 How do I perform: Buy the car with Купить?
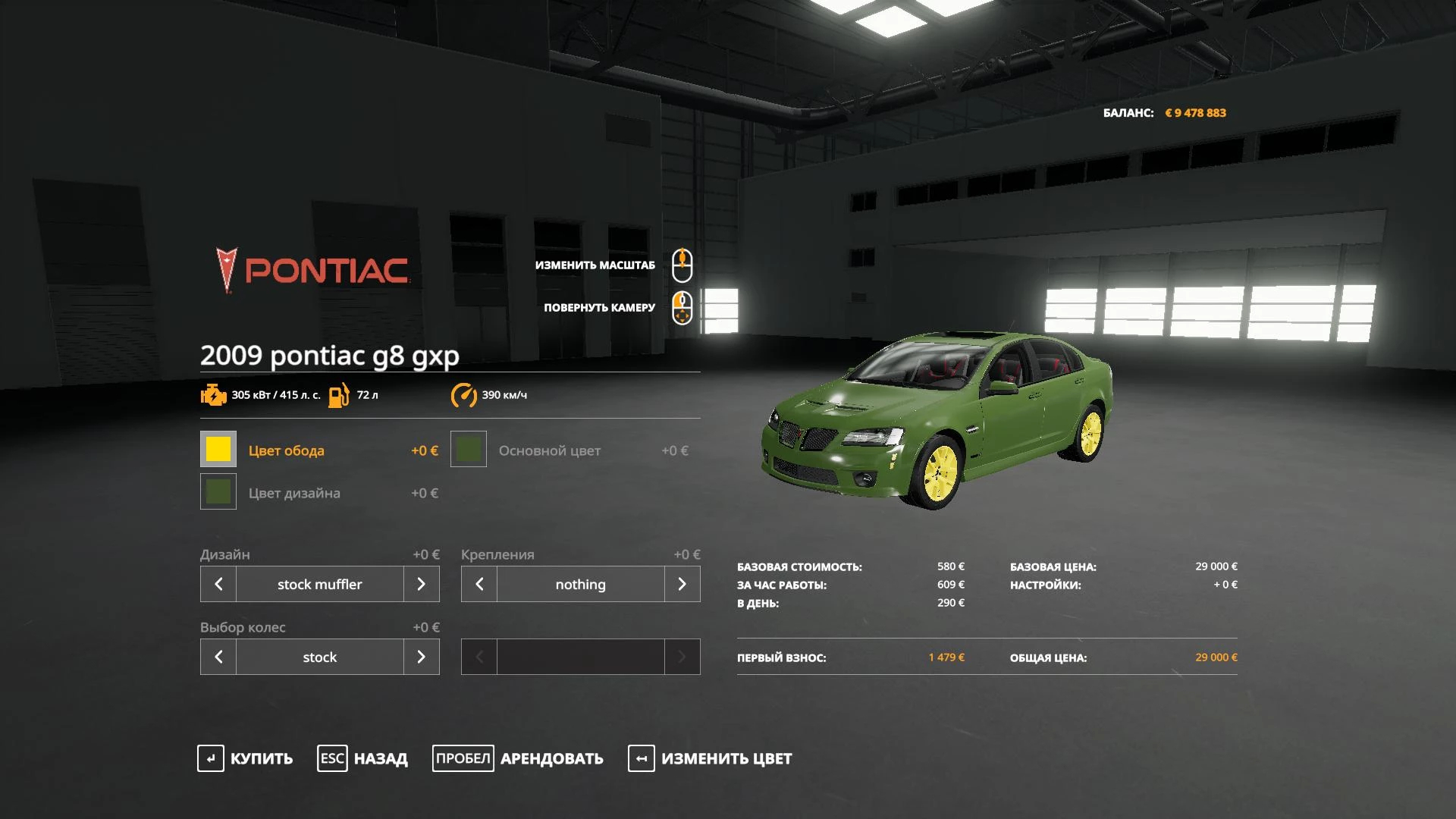[x=245, y=758]
